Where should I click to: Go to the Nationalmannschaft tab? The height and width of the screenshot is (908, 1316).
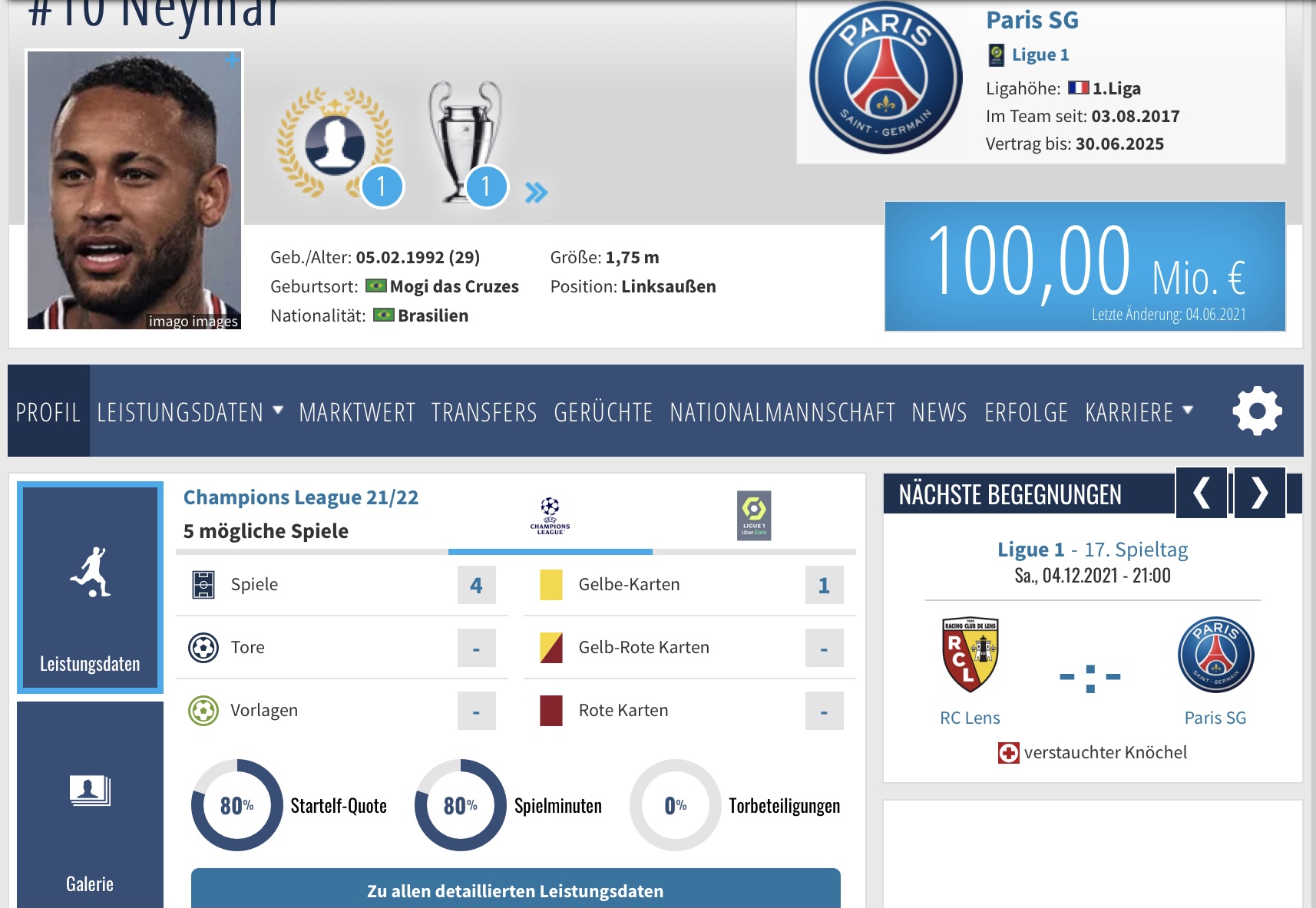[x=782, y=412]
